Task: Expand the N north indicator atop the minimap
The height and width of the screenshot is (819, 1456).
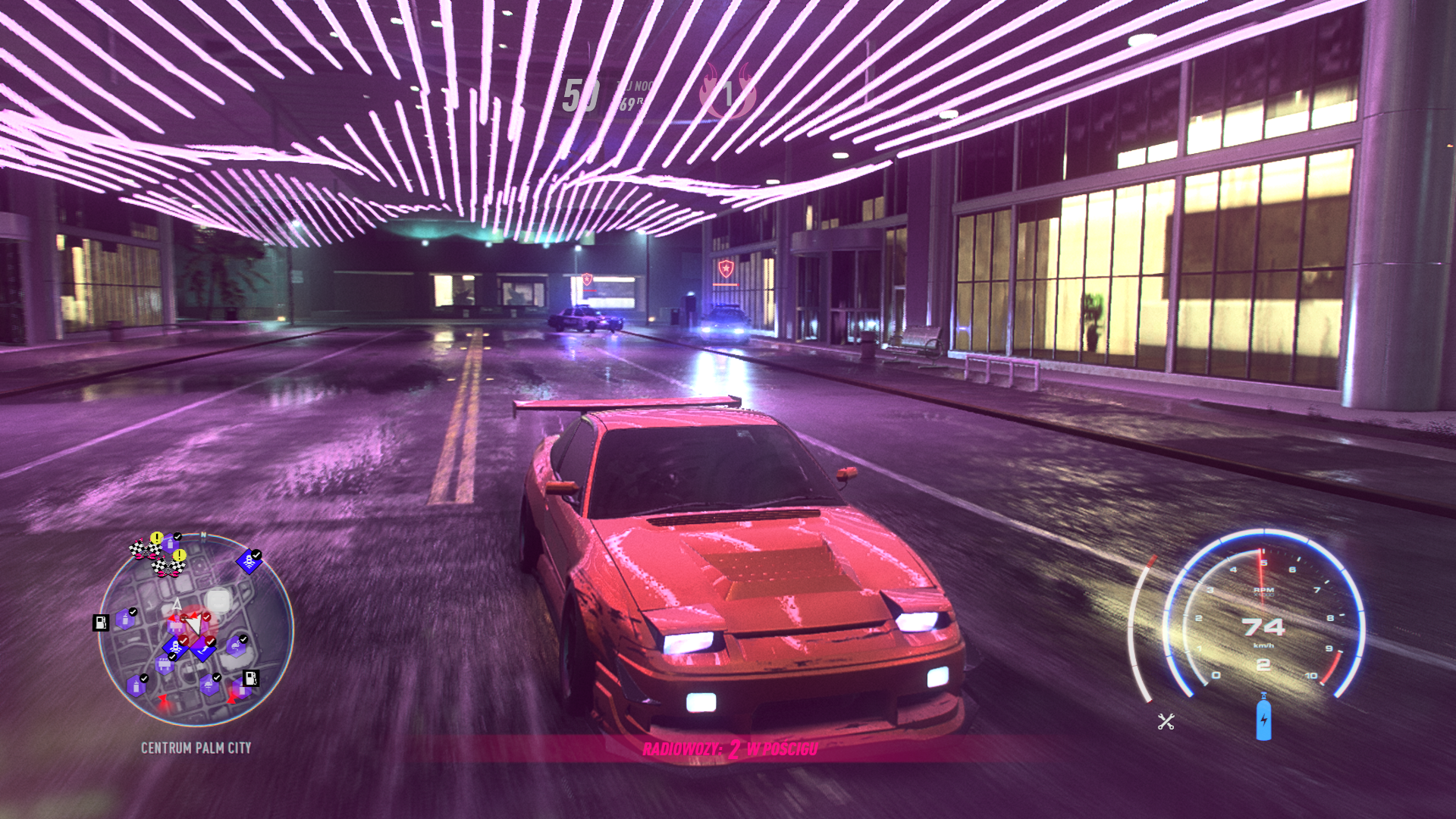Action: [x=203, y=535]
